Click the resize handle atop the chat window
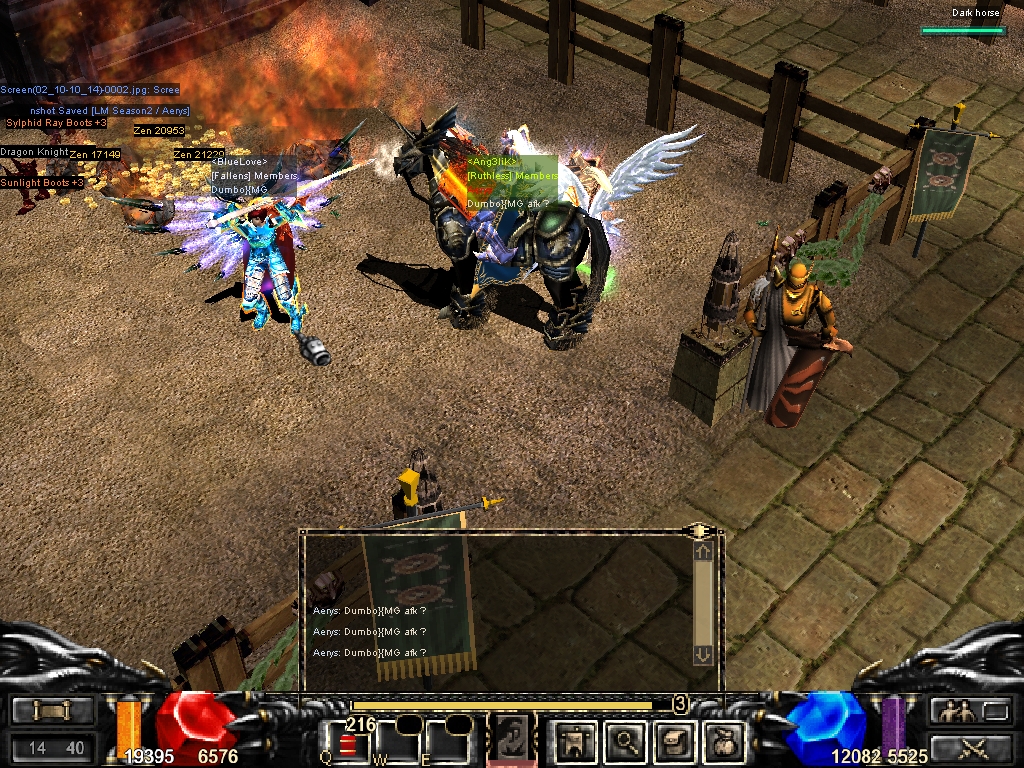The image size is (1024, 768). tap(695, 530)
